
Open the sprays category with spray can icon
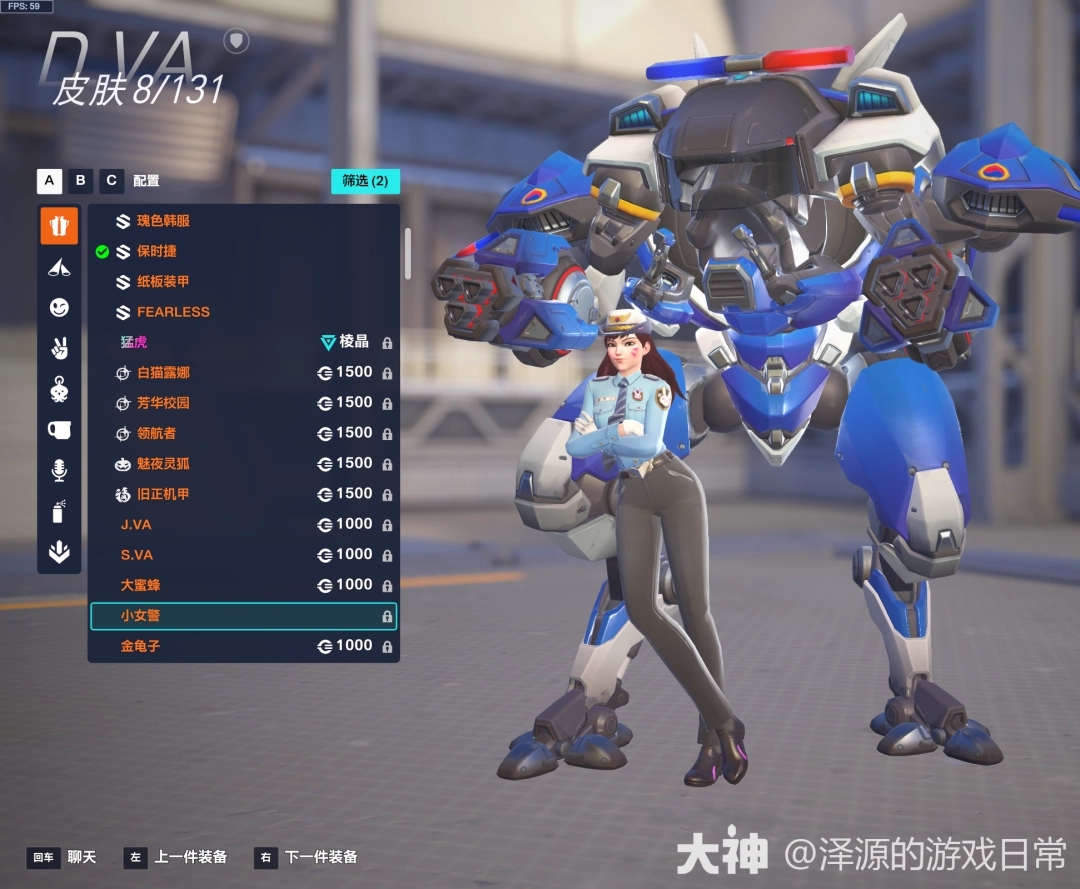click(59, 511)
